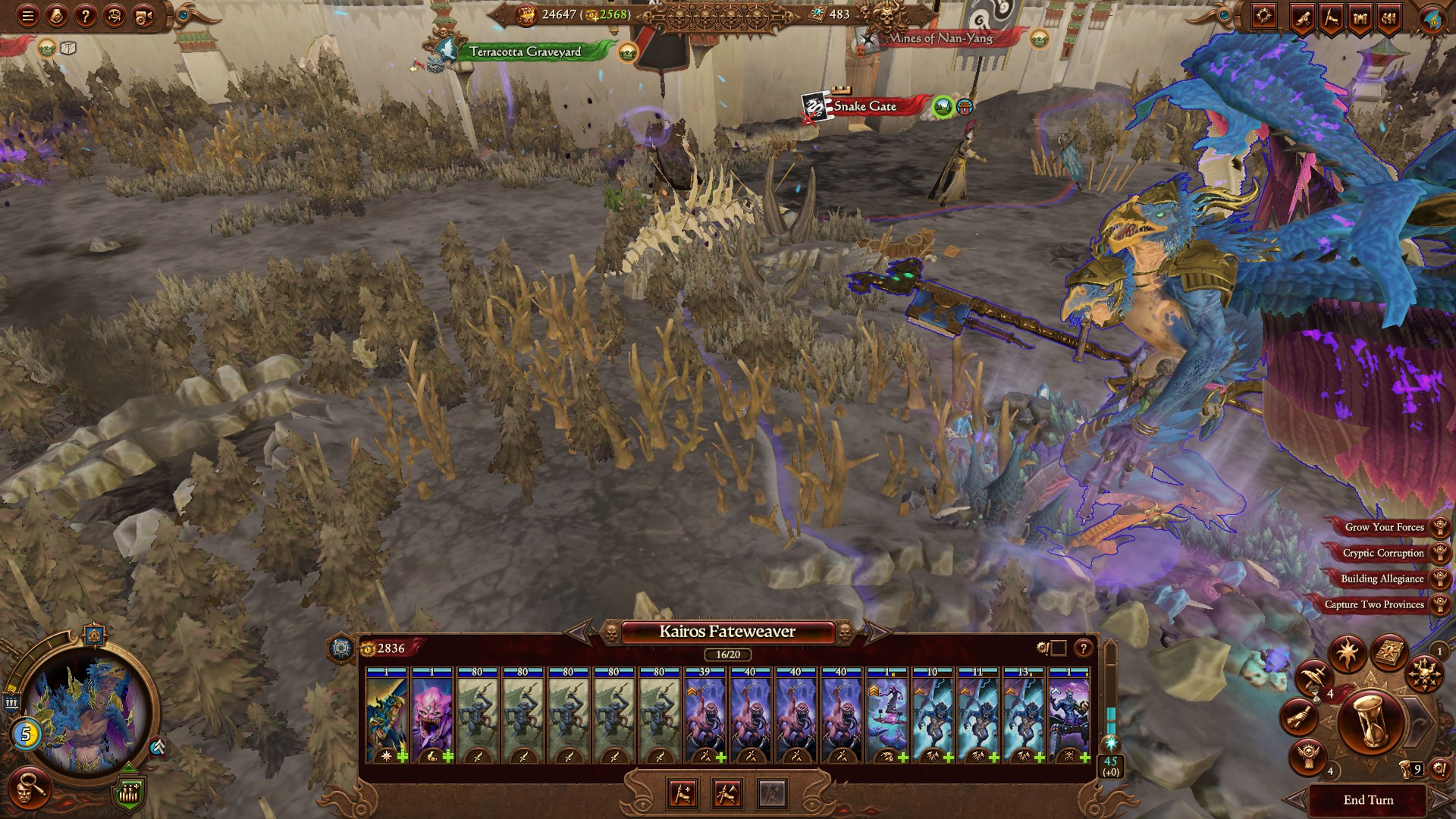View the Capture Two Provinces mission
Screen dimensions: 1456x819
[1374, 604]
